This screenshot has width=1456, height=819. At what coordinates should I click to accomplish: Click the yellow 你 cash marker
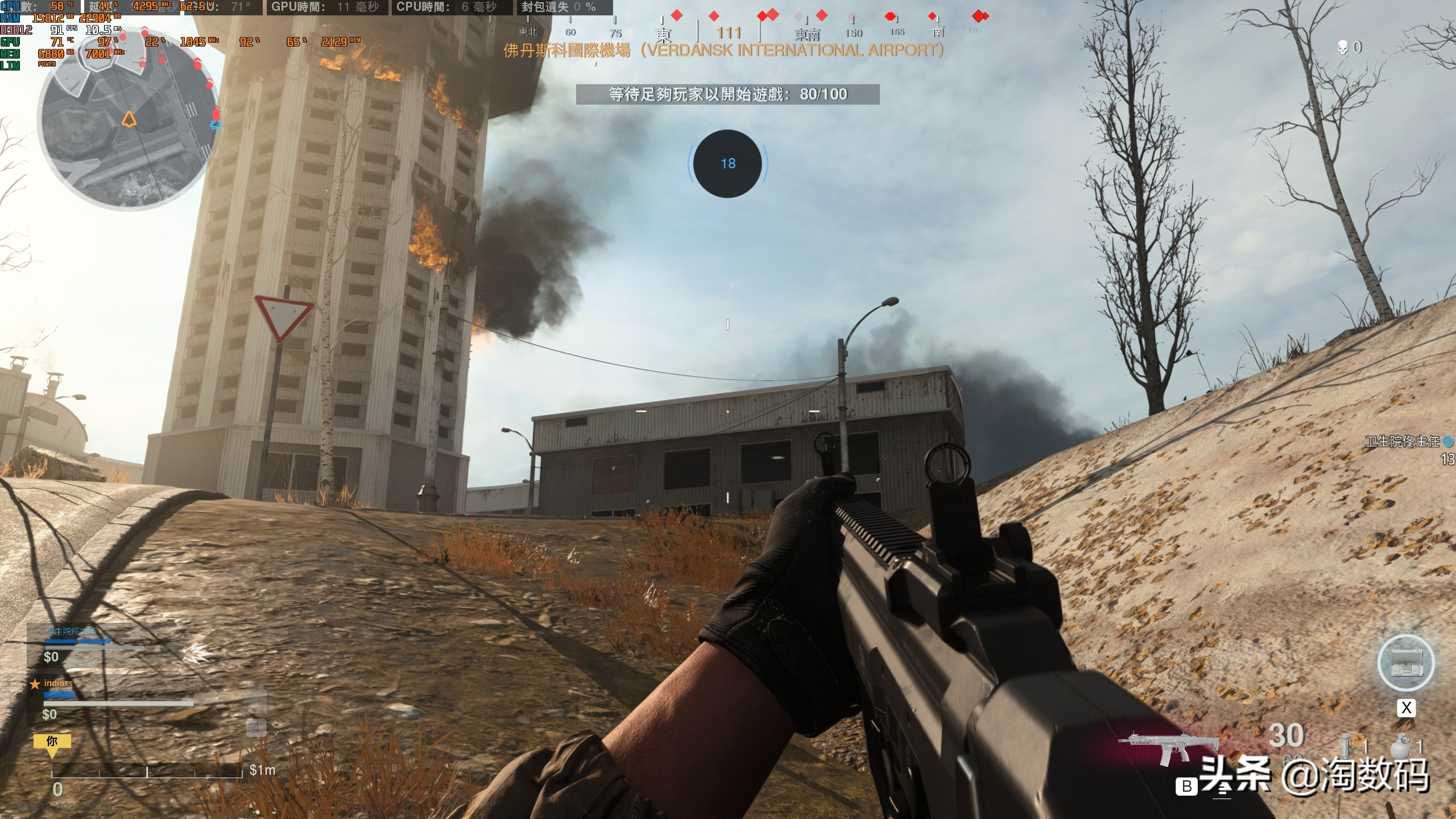(x=52, y=742)
